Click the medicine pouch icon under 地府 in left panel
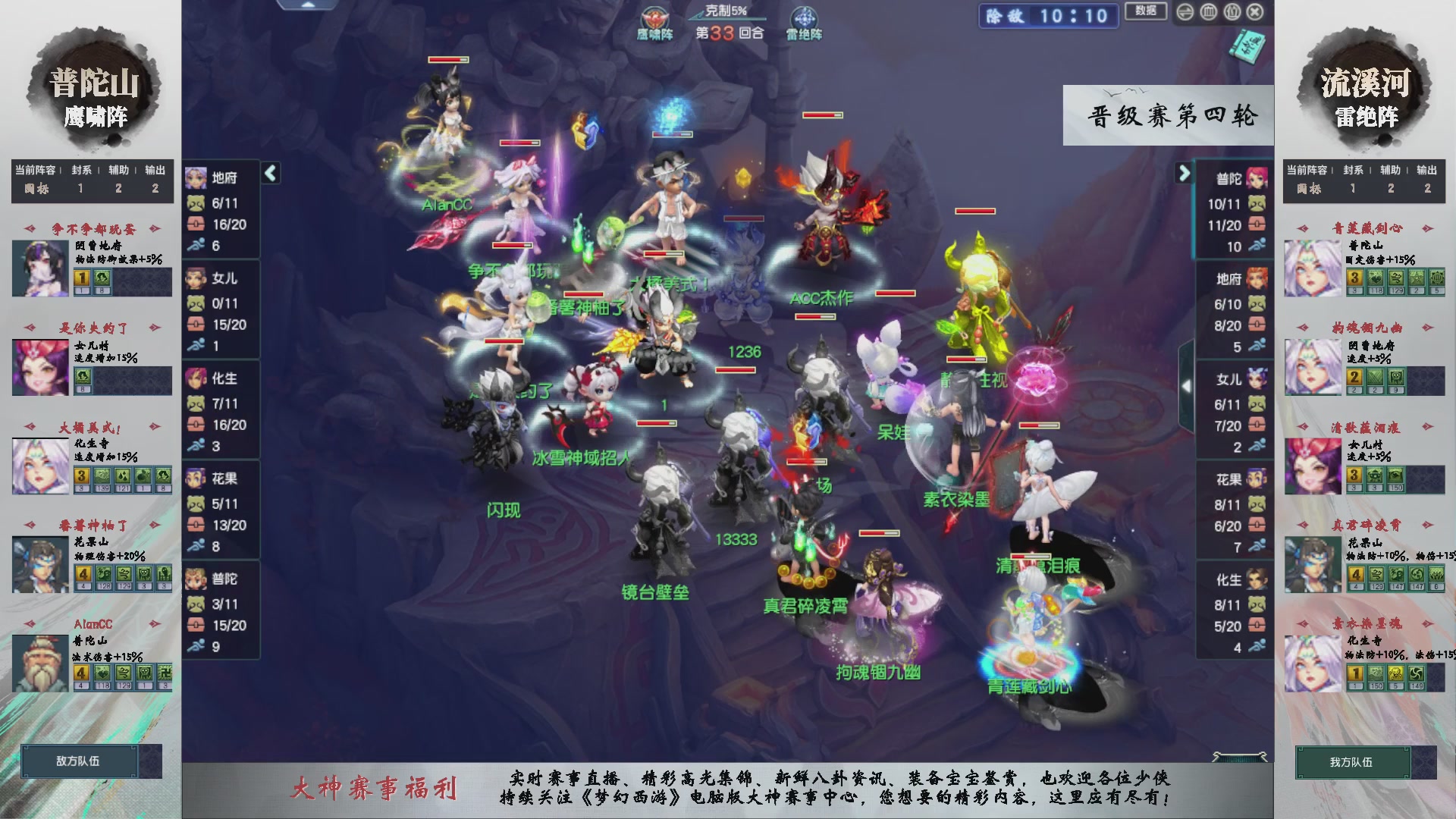The image size is (1456, 819). click(196, 225)
